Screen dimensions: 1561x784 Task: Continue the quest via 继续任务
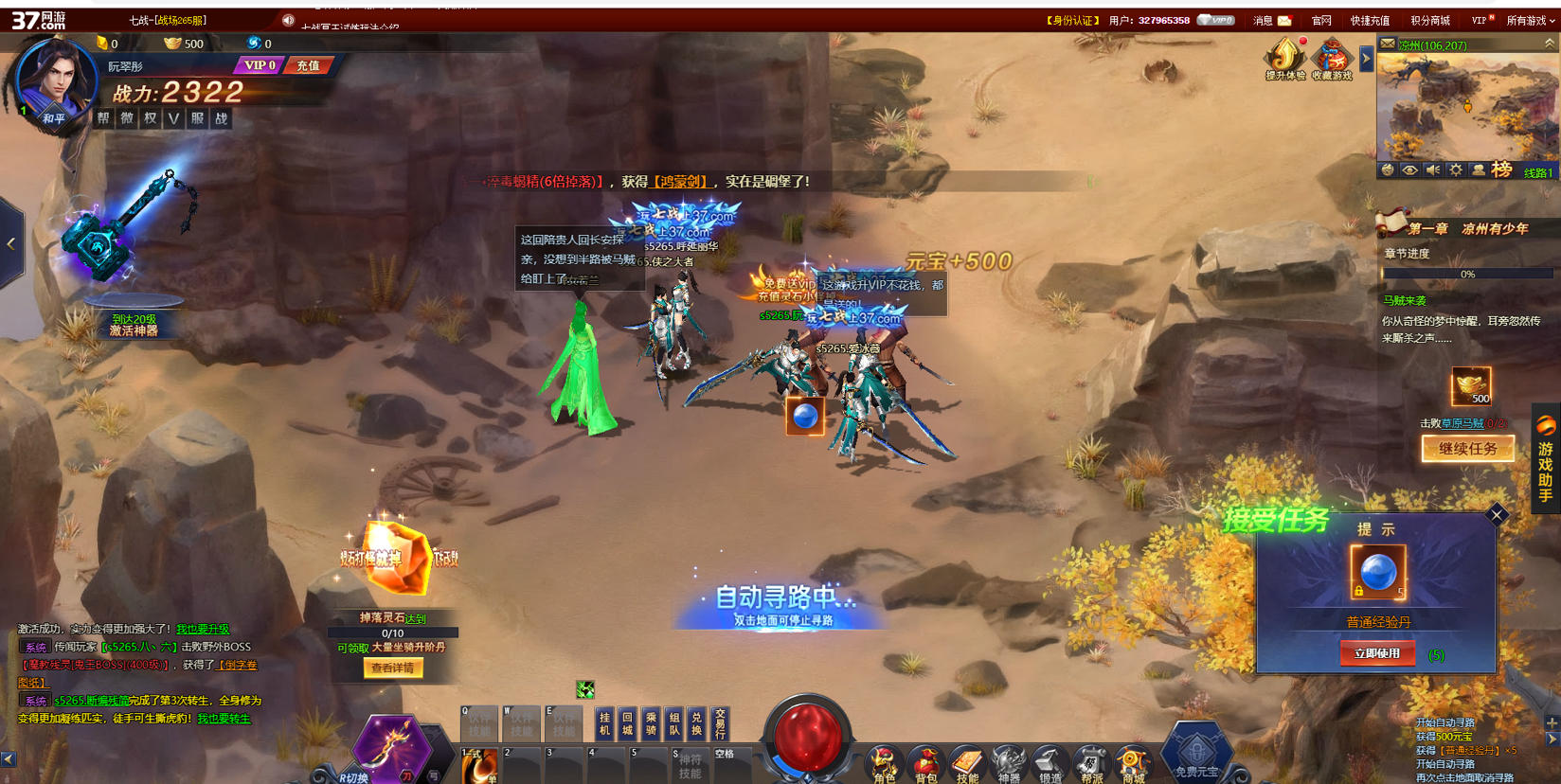click(1467, 449)
